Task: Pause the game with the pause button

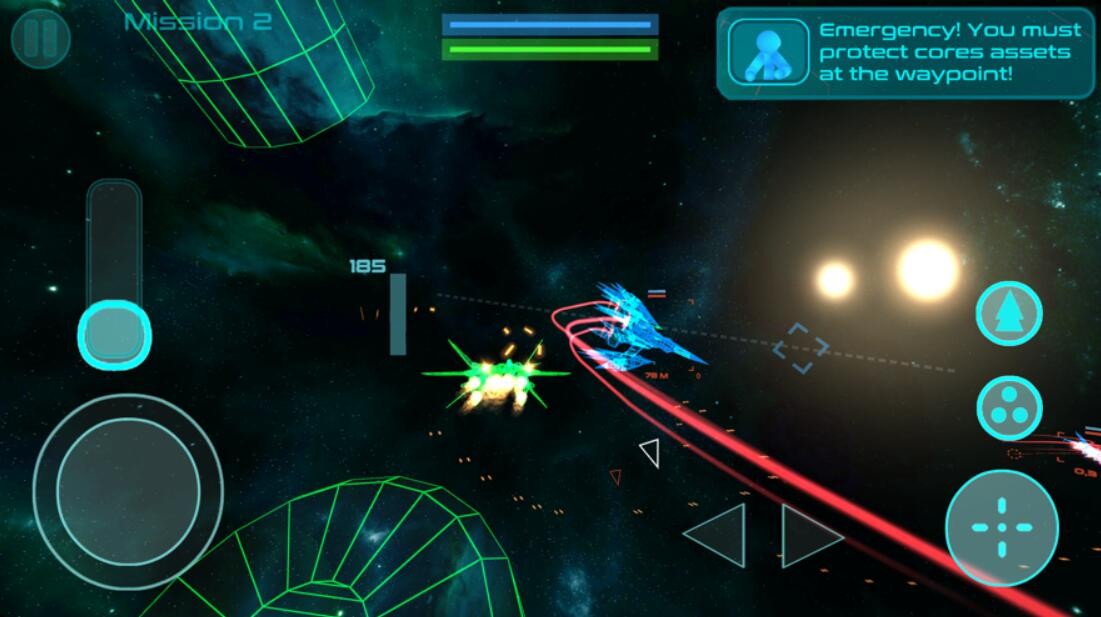Action: tap(41, 38)
